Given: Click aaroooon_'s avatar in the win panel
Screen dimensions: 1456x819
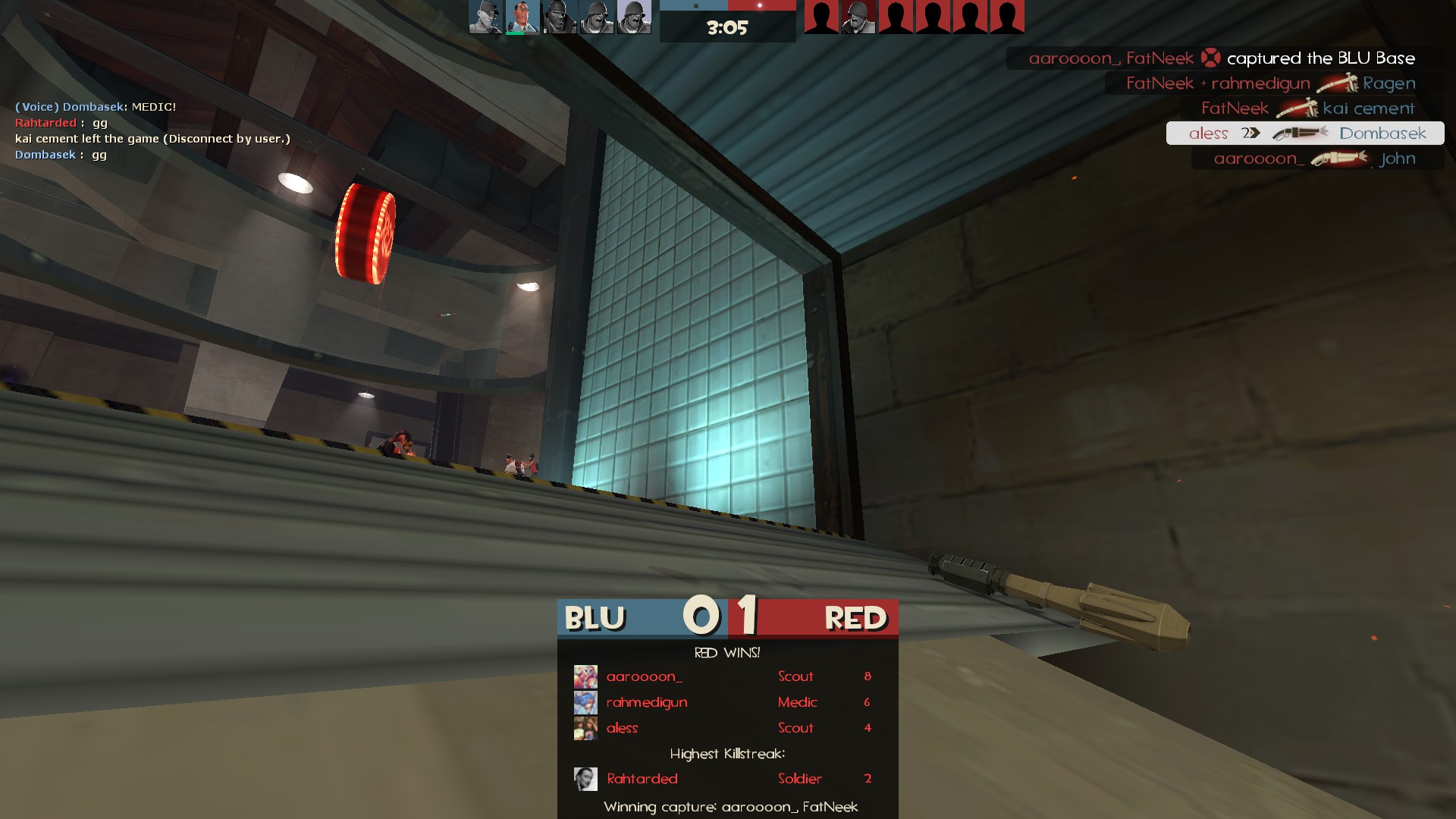Looking at the screenshot, I should 585,676.
